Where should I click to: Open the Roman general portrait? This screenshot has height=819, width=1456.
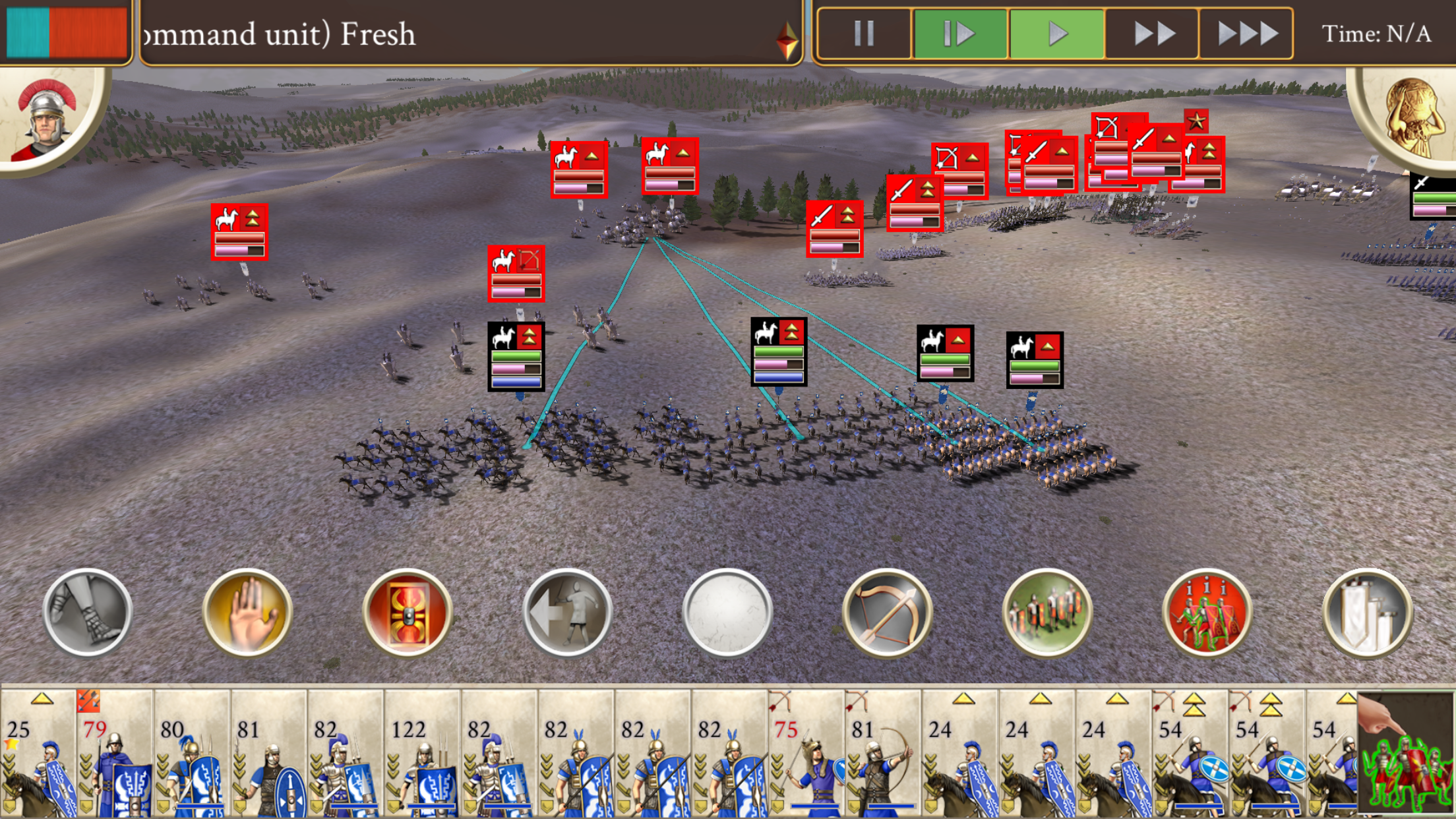click(47, 119)
